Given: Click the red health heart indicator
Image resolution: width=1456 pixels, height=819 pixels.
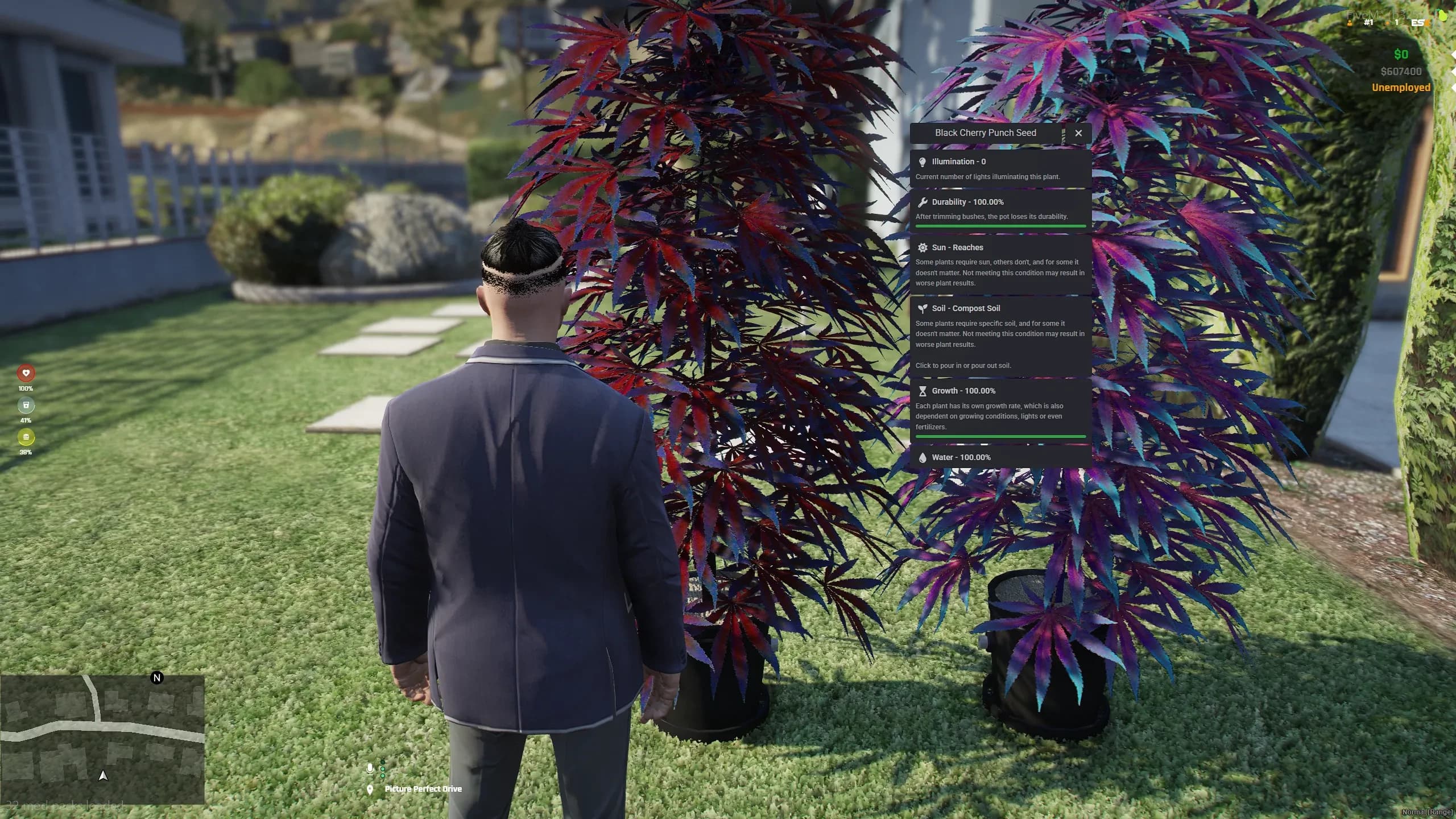Looking at the screenshot, I should click(x=26, y=373).
